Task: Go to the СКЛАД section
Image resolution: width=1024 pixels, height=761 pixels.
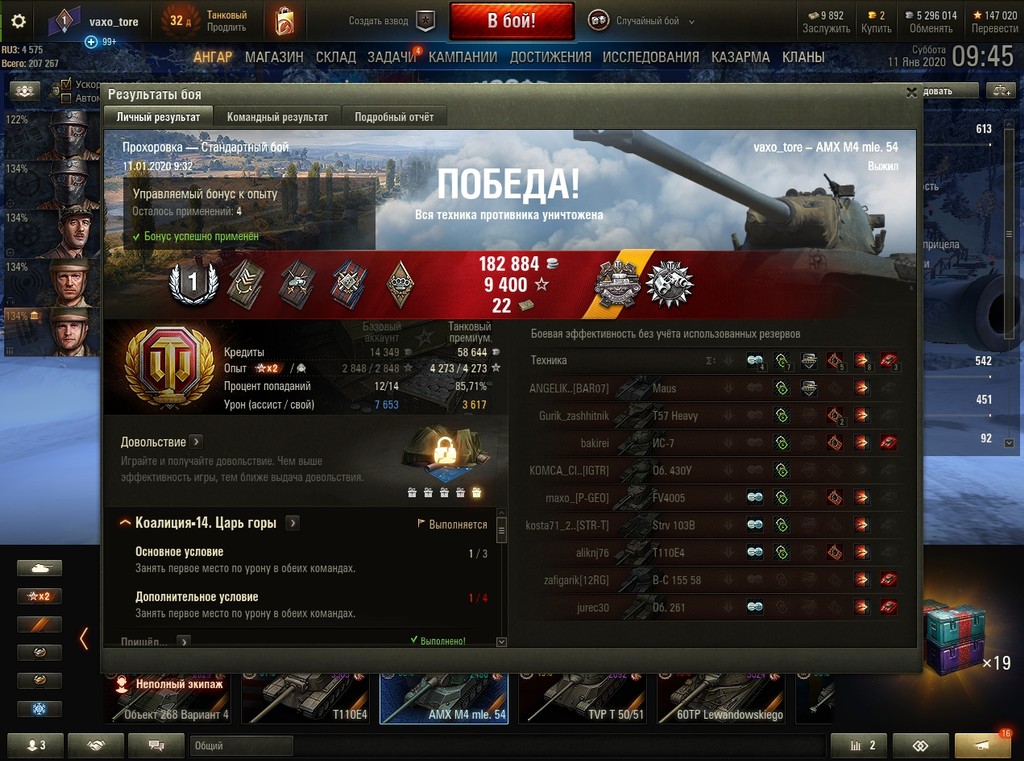Action: pos(335,57)
